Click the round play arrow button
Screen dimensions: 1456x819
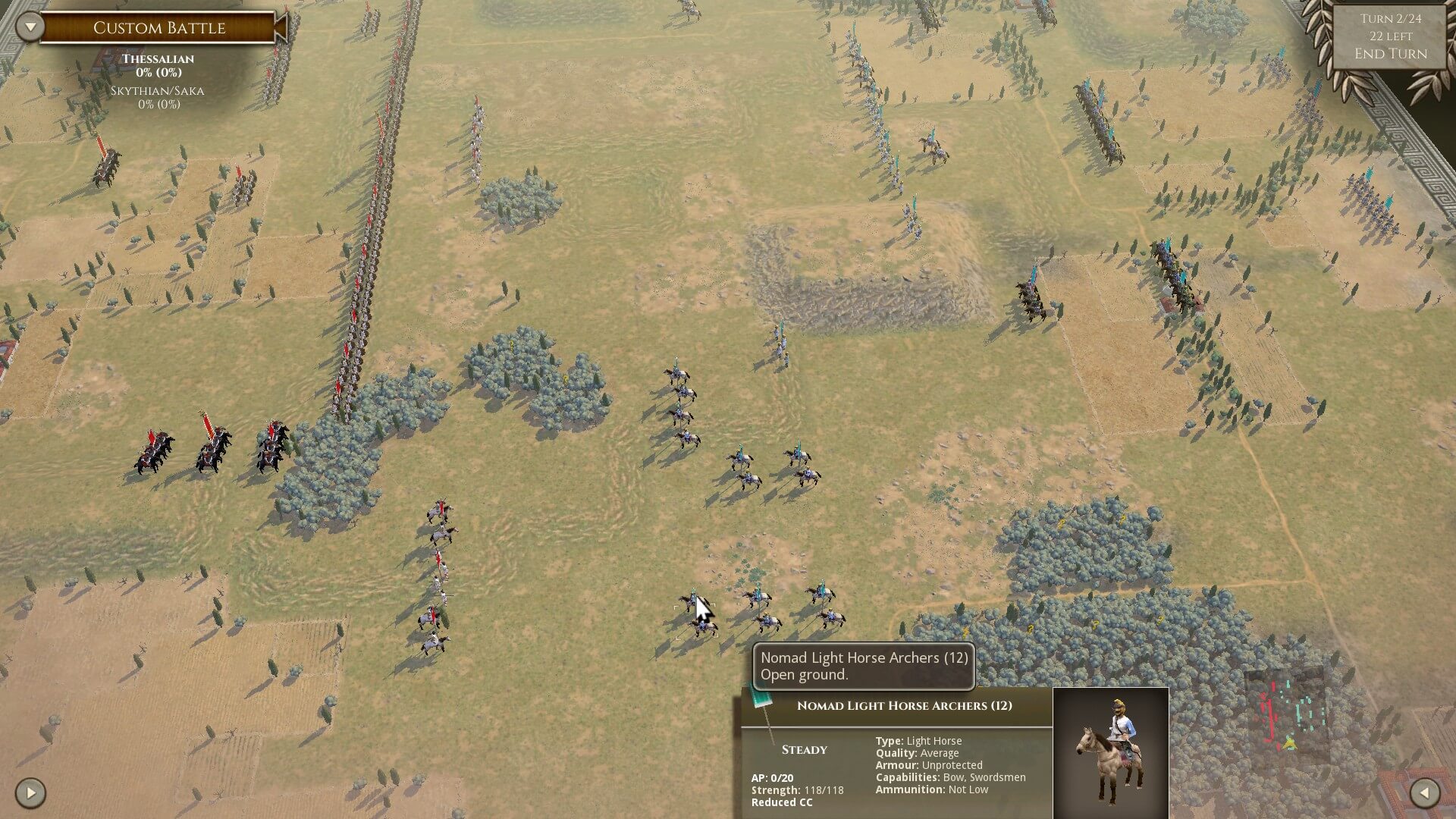[x=30, y=793]
